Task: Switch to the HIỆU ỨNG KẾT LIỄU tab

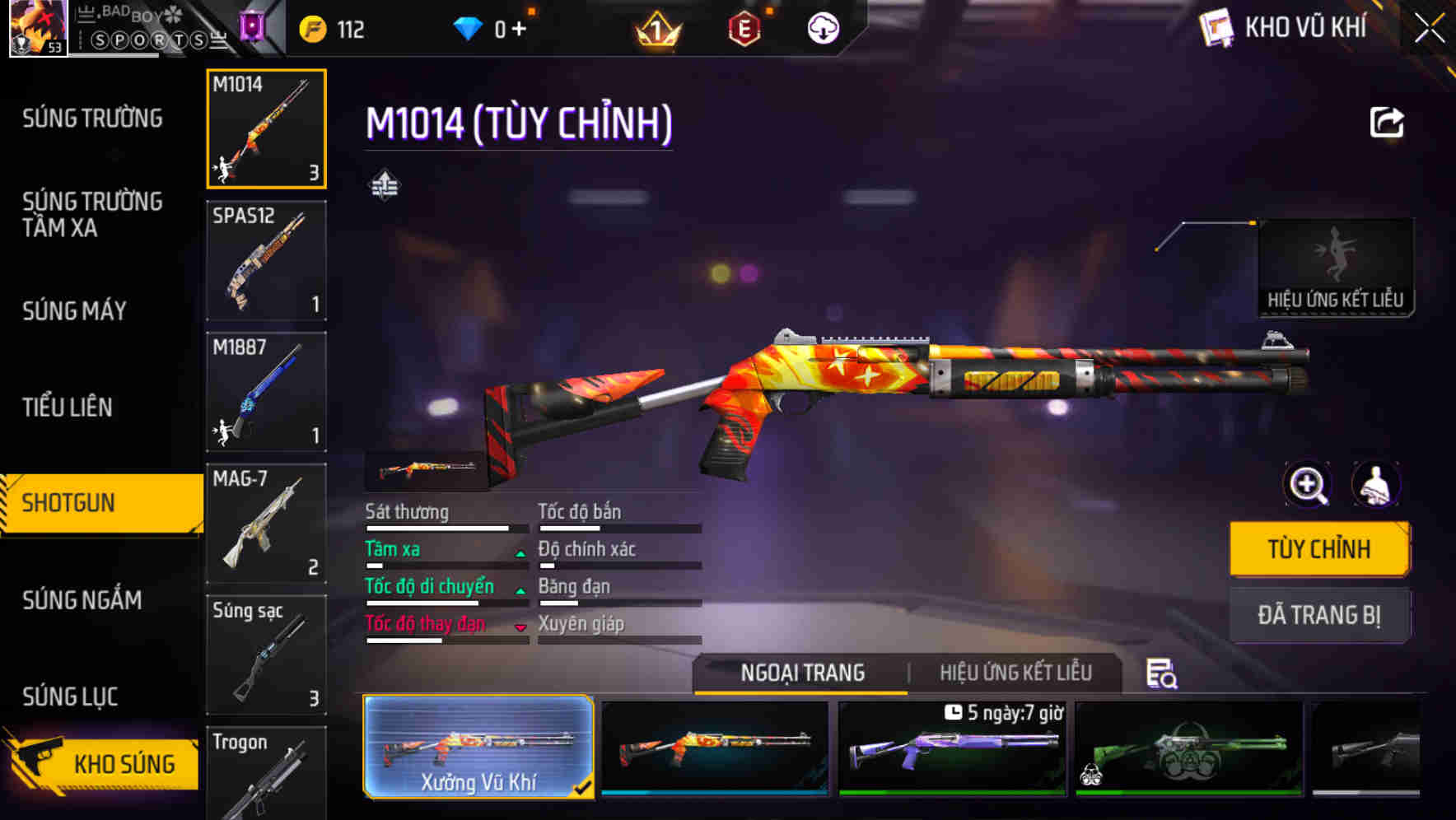Action: [x=1015, y=673]
